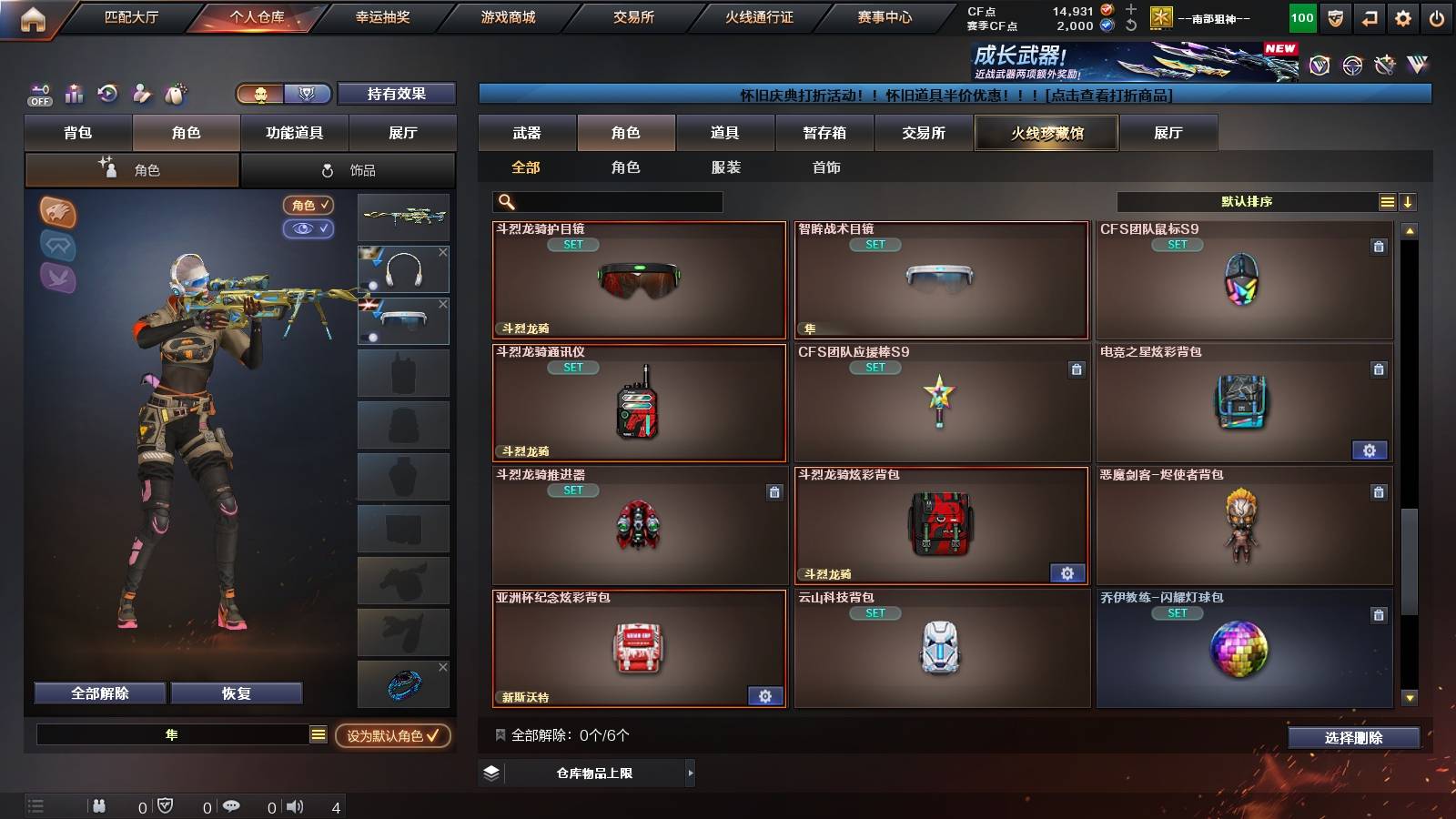The image size is (1456, 819).
Task: Switch to the 幸运抽奖 menu tab
Action: click(x=382, y=16)
